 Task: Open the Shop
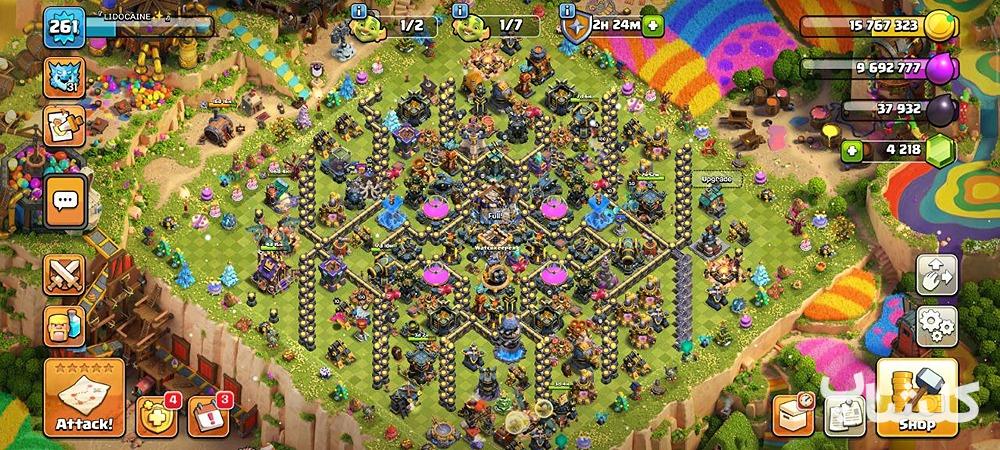pos(918,398)
